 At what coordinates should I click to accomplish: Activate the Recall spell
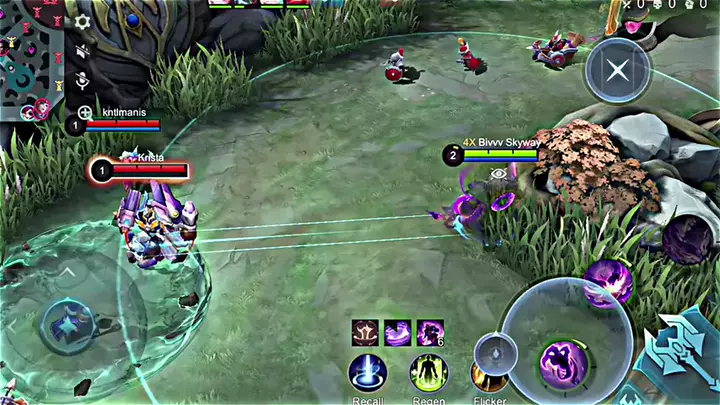click(367, 375)
